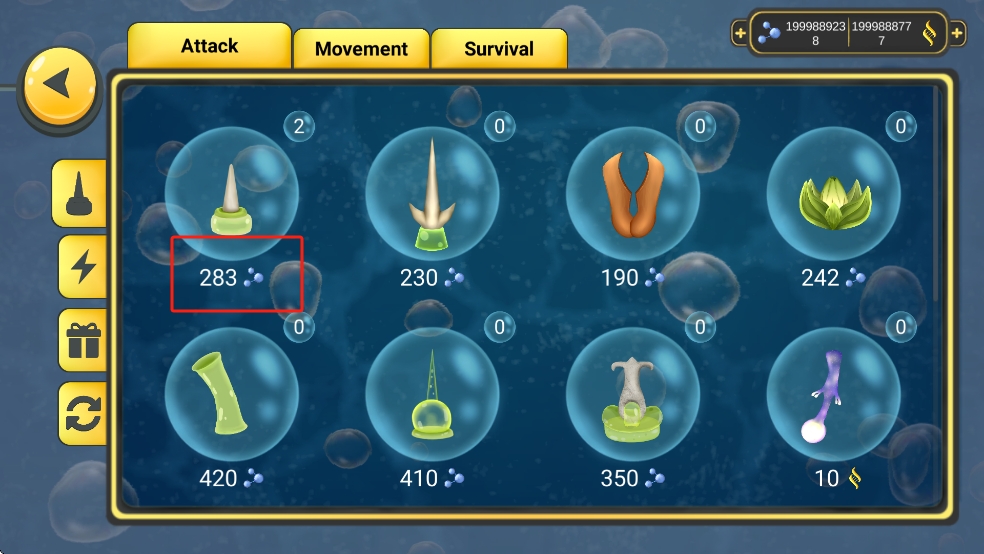The height and width of the screenshot is (554, 984).
Task: Switch to the Movement tab
Action: 361,48
